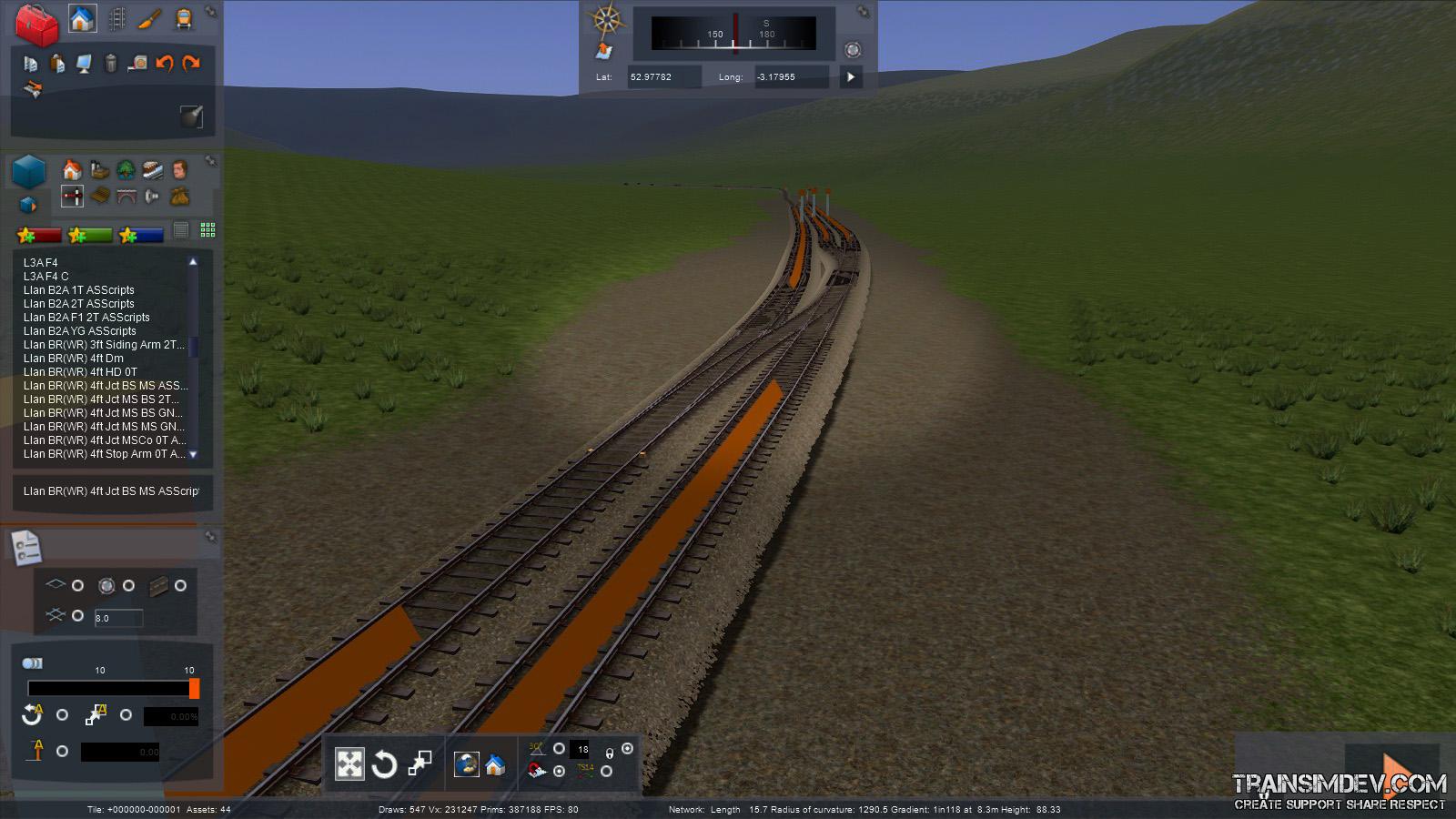Click the green grid view toggle

tap(207, 230)
